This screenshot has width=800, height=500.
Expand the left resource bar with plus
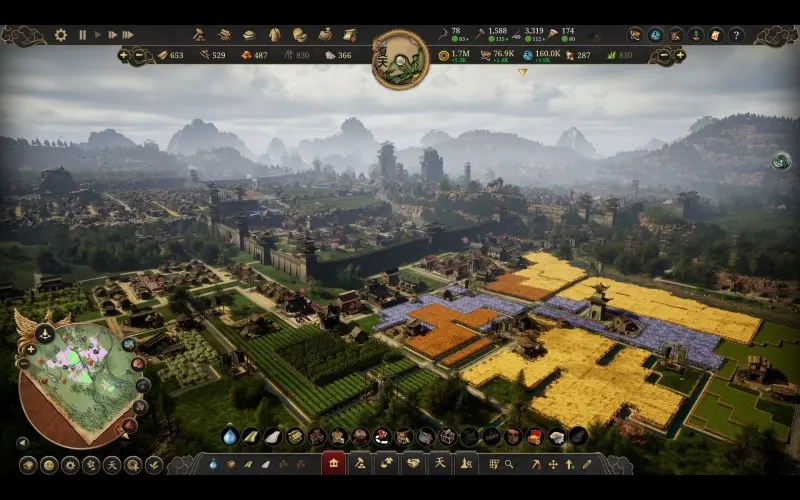[124, 55]
